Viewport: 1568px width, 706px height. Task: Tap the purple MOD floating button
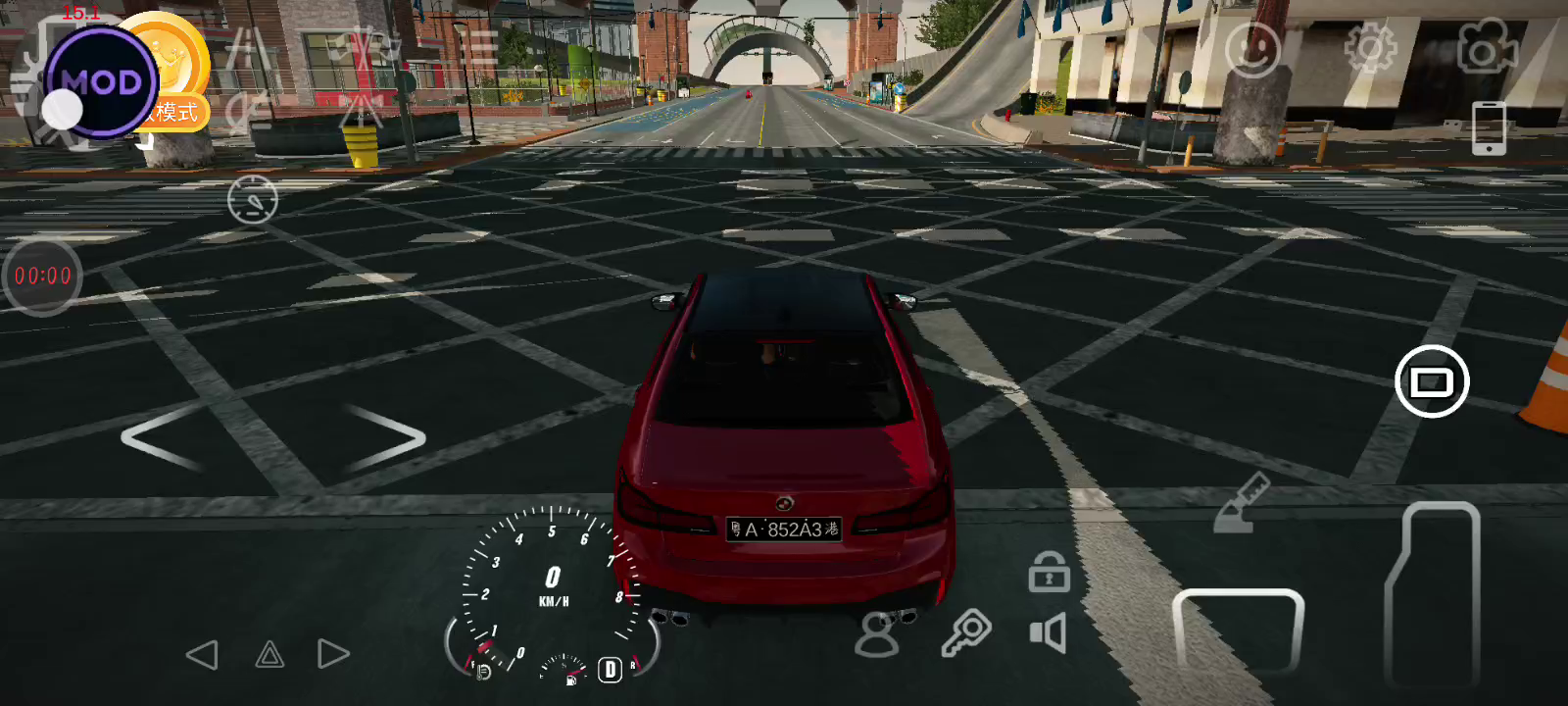point(100,82)
